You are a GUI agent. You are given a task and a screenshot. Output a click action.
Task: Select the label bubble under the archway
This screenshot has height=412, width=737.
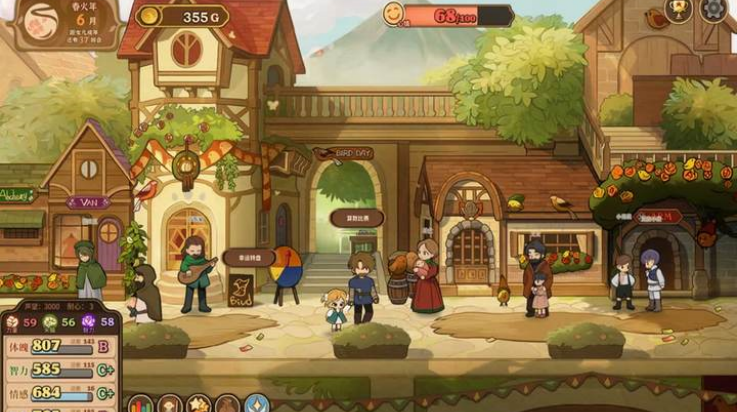tap(357, 217)
